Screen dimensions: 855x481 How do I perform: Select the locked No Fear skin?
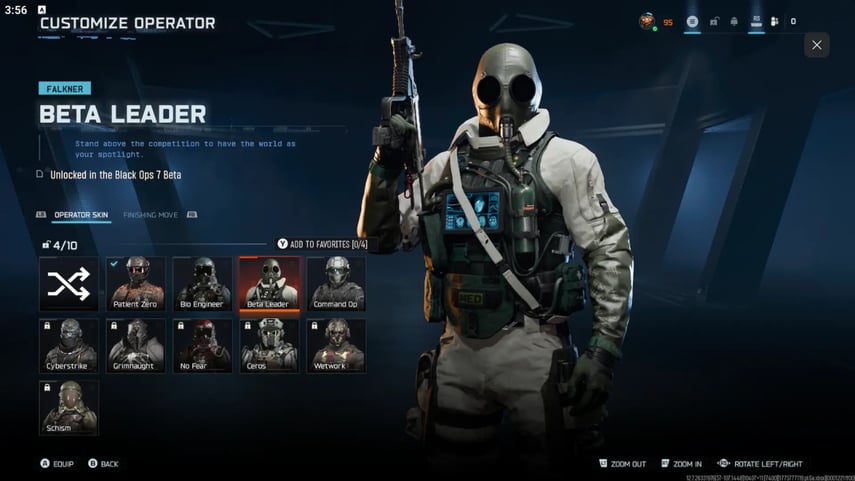pos(202,345)
